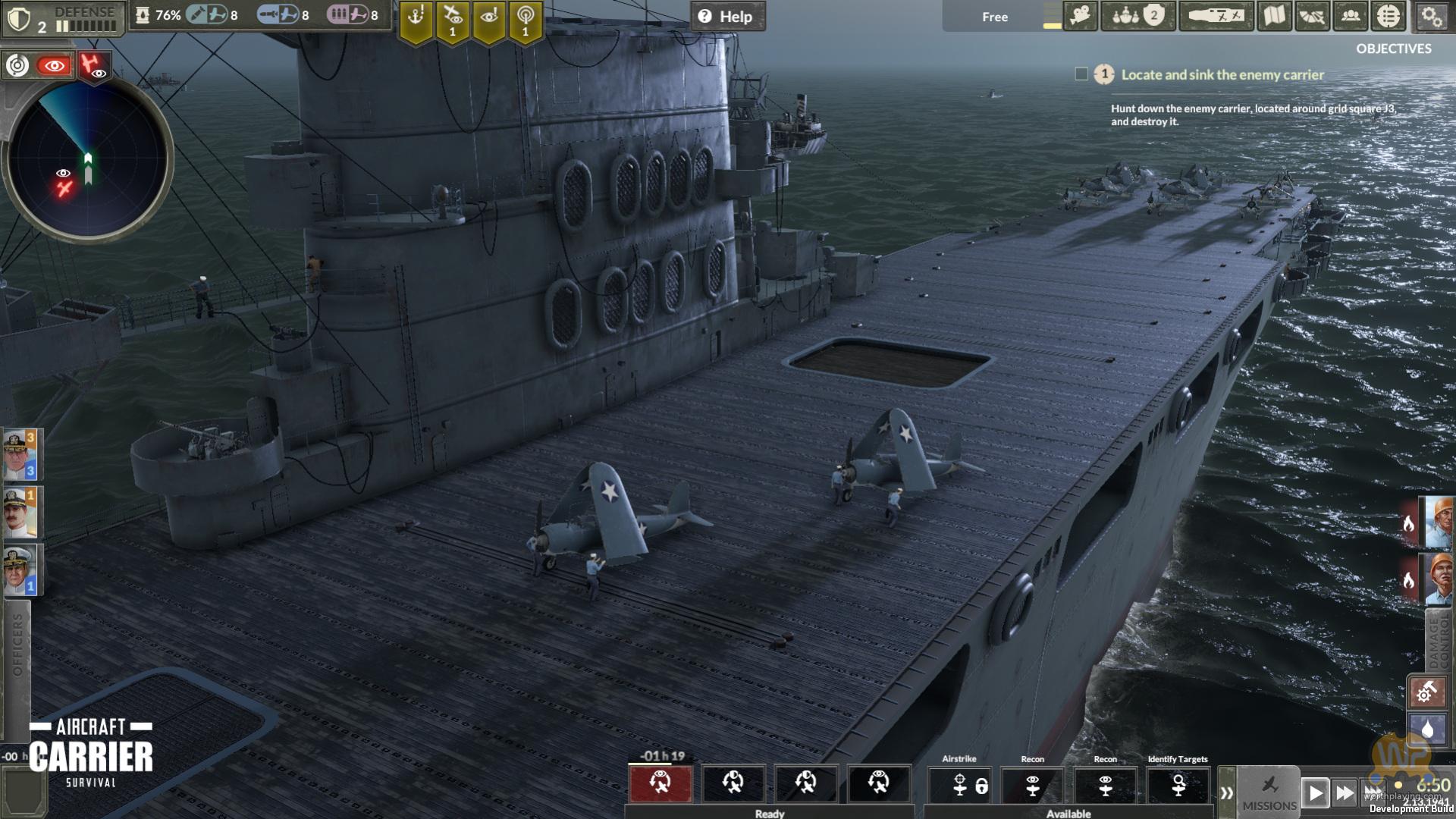Open the crew management panel
Screen dimensions: 1456x819
click(x=1351, y=16)
